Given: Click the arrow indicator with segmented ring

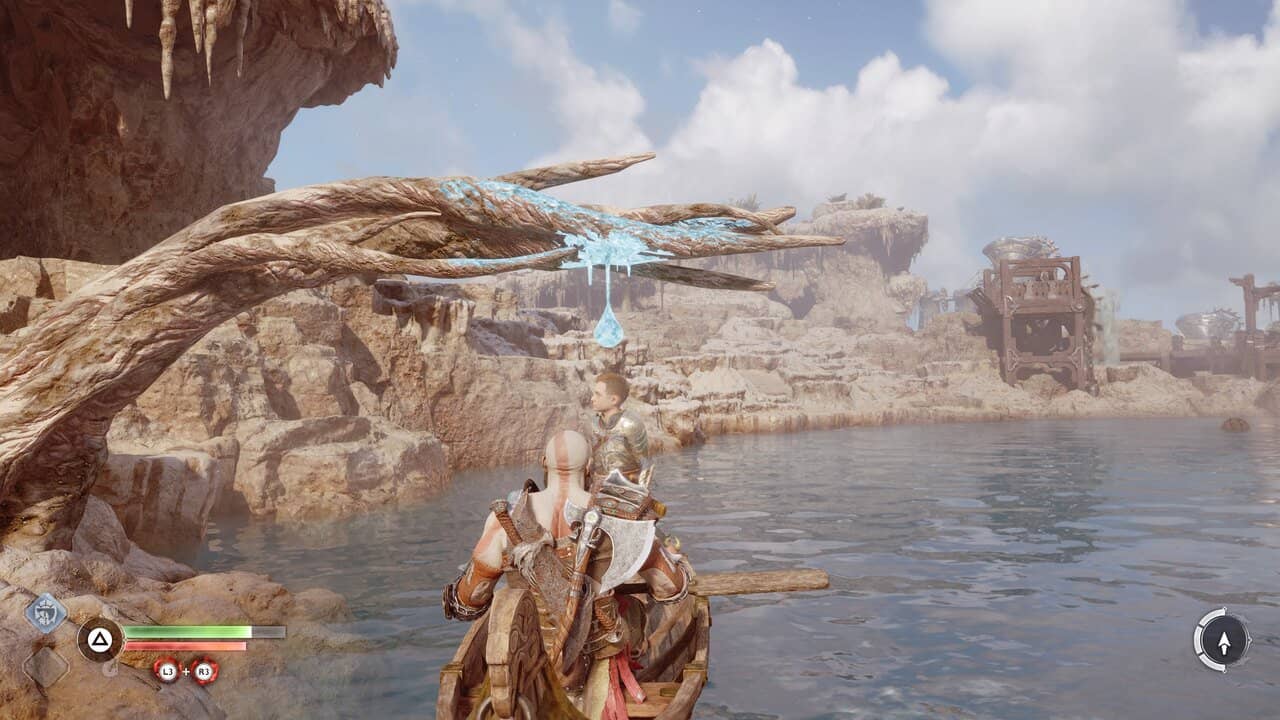Looking at the screenshot, I should click(x=1222, y=638).
